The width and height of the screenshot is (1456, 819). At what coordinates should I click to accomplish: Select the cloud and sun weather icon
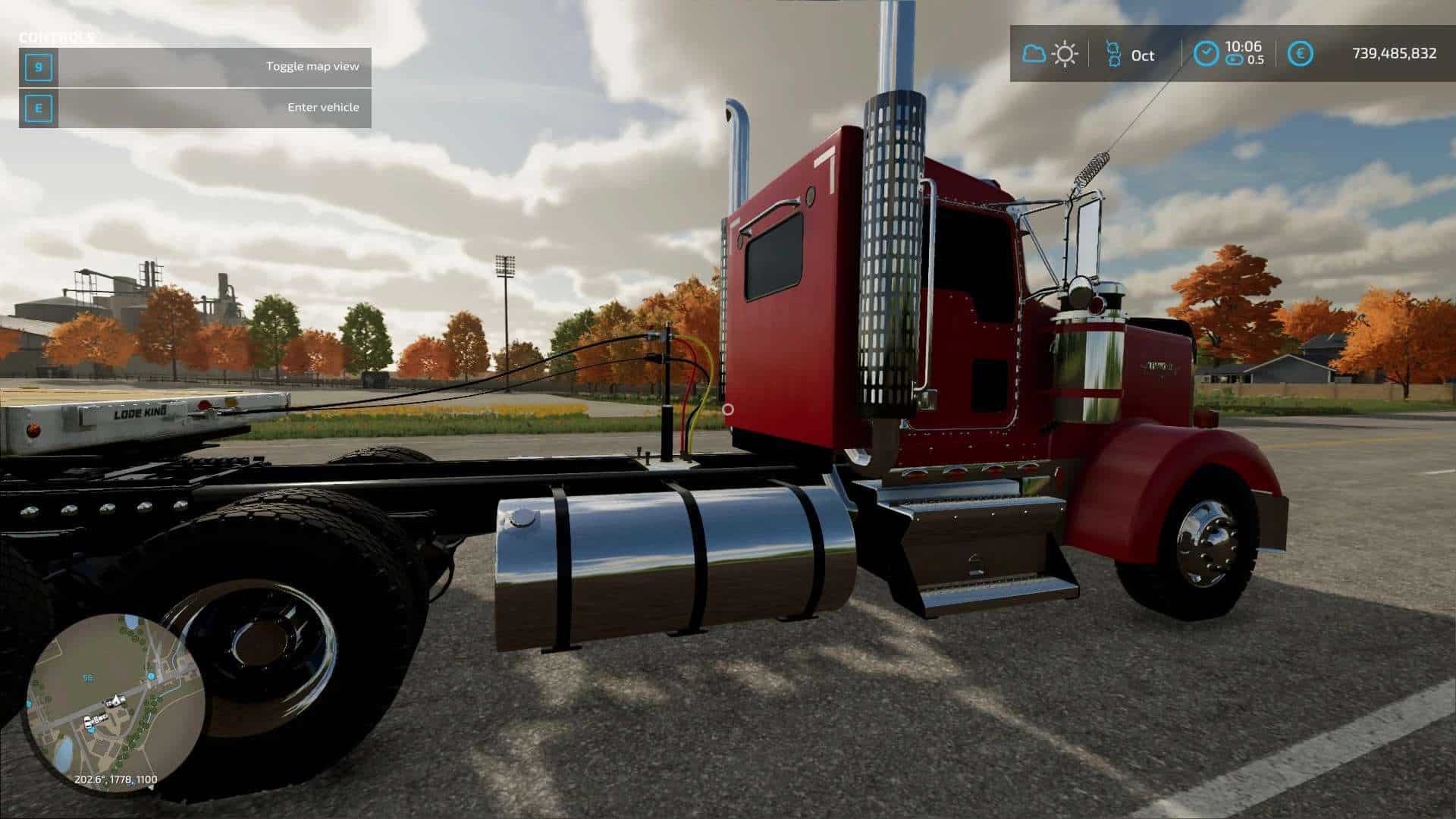1050,54
